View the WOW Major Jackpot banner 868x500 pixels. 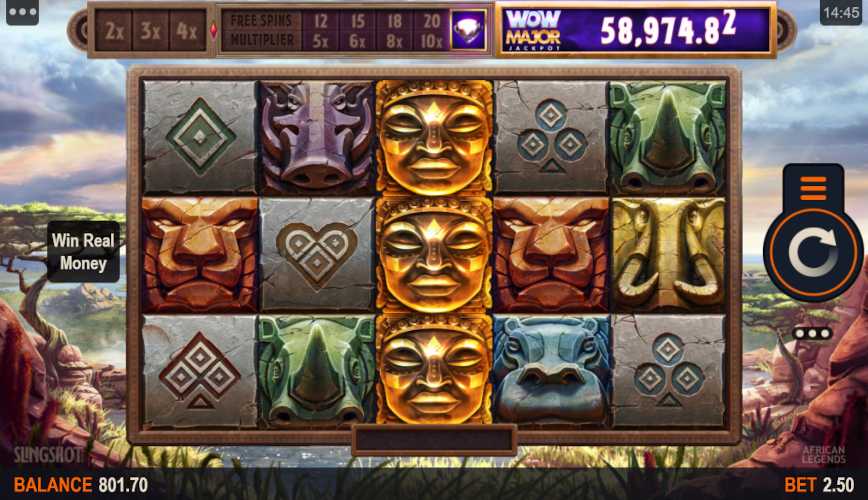635,30
